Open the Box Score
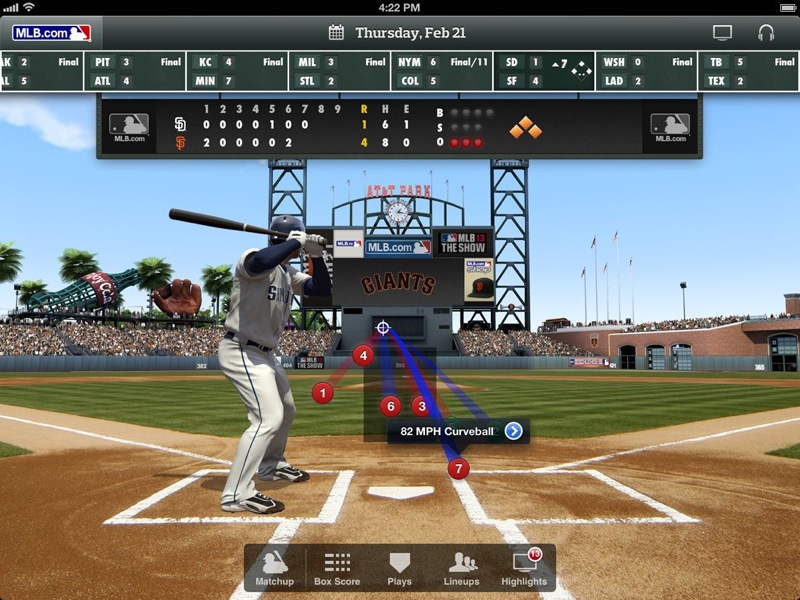 337,569
